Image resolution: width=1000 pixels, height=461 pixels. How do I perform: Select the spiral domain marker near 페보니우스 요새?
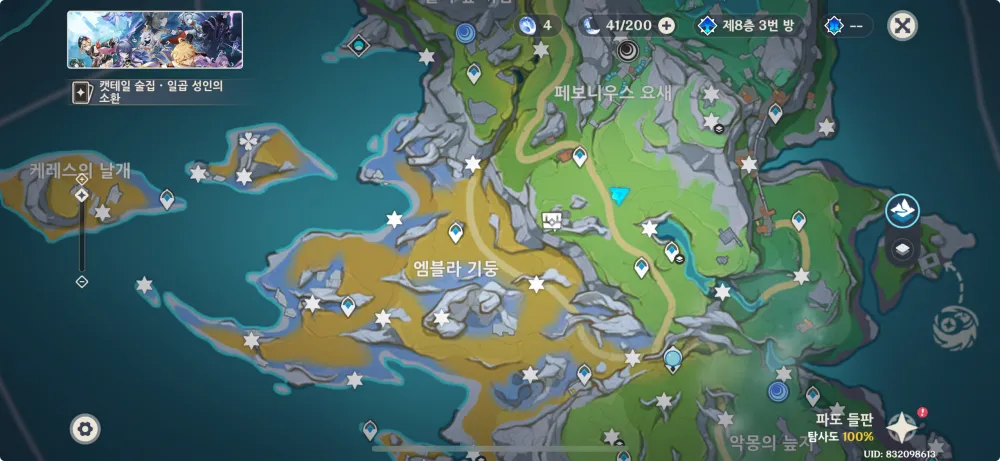628,49
